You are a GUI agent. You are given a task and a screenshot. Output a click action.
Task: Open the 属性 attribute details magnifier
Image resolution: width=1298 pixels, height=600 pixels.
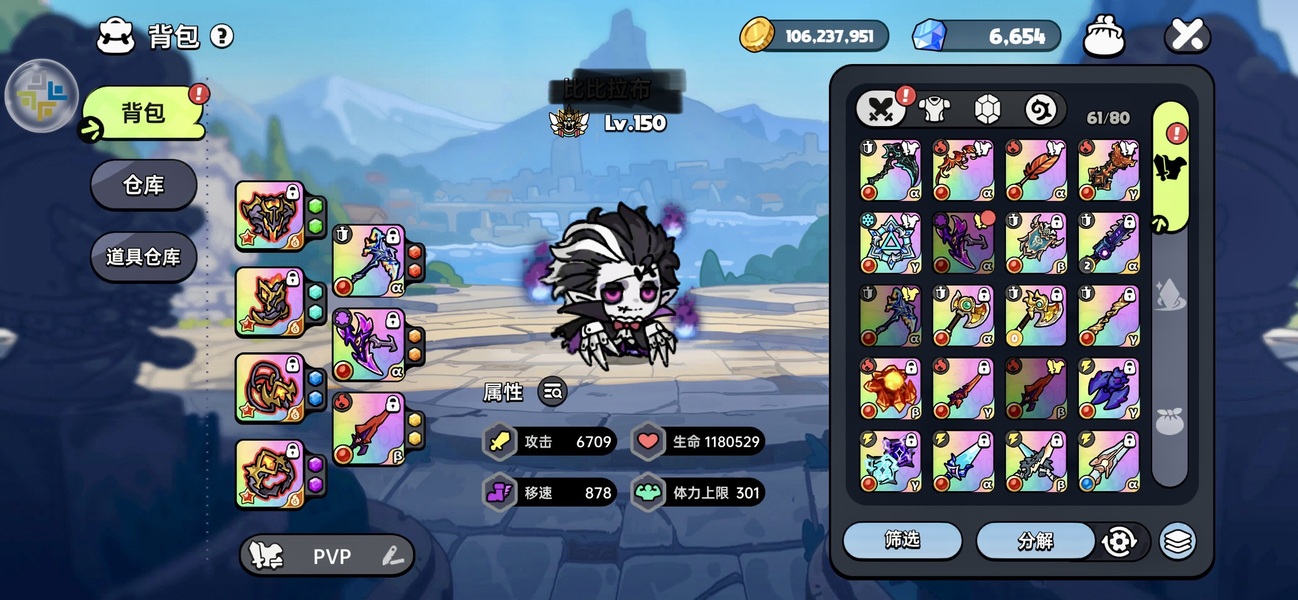(x=552, y=392)
